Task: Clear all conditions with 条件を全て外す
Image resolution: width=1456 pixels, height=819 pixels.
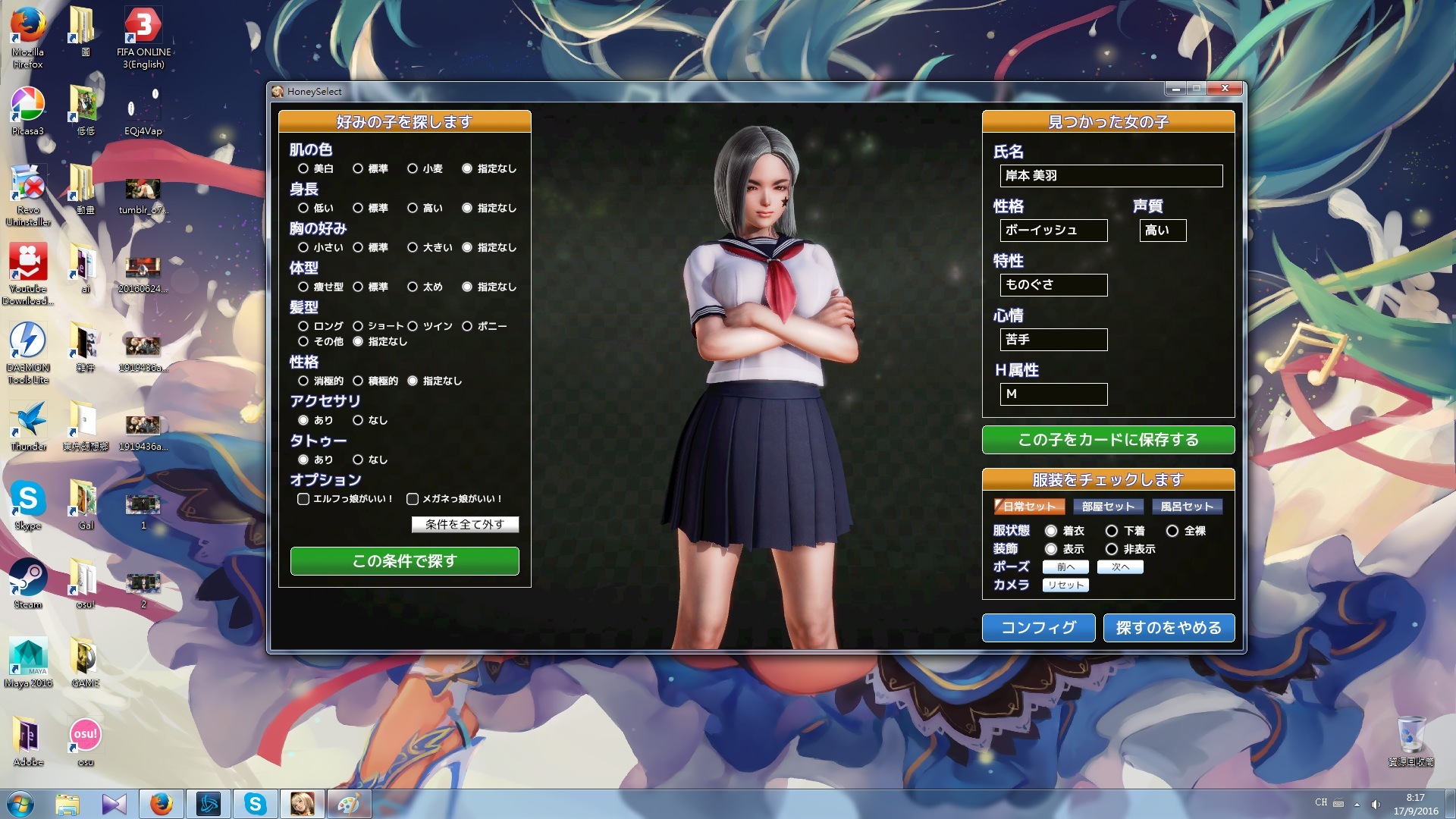Action: 465,524
